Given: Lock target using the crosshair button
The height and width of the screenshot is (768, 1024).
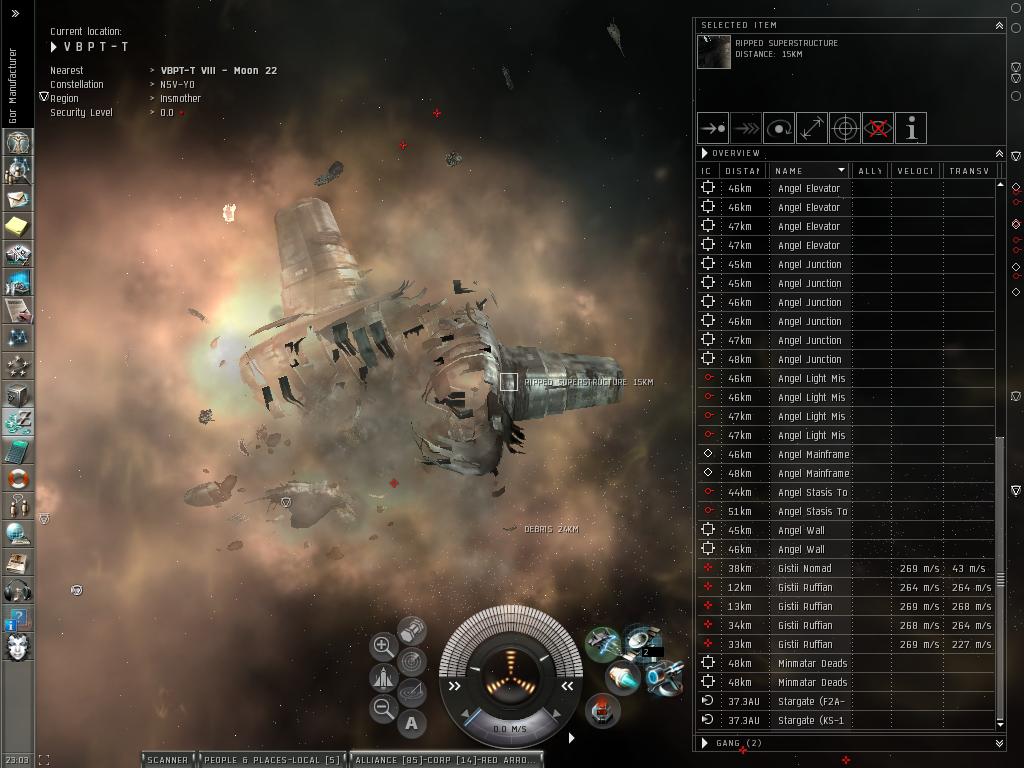Looking at the screenshot, I should click(845, 128).
